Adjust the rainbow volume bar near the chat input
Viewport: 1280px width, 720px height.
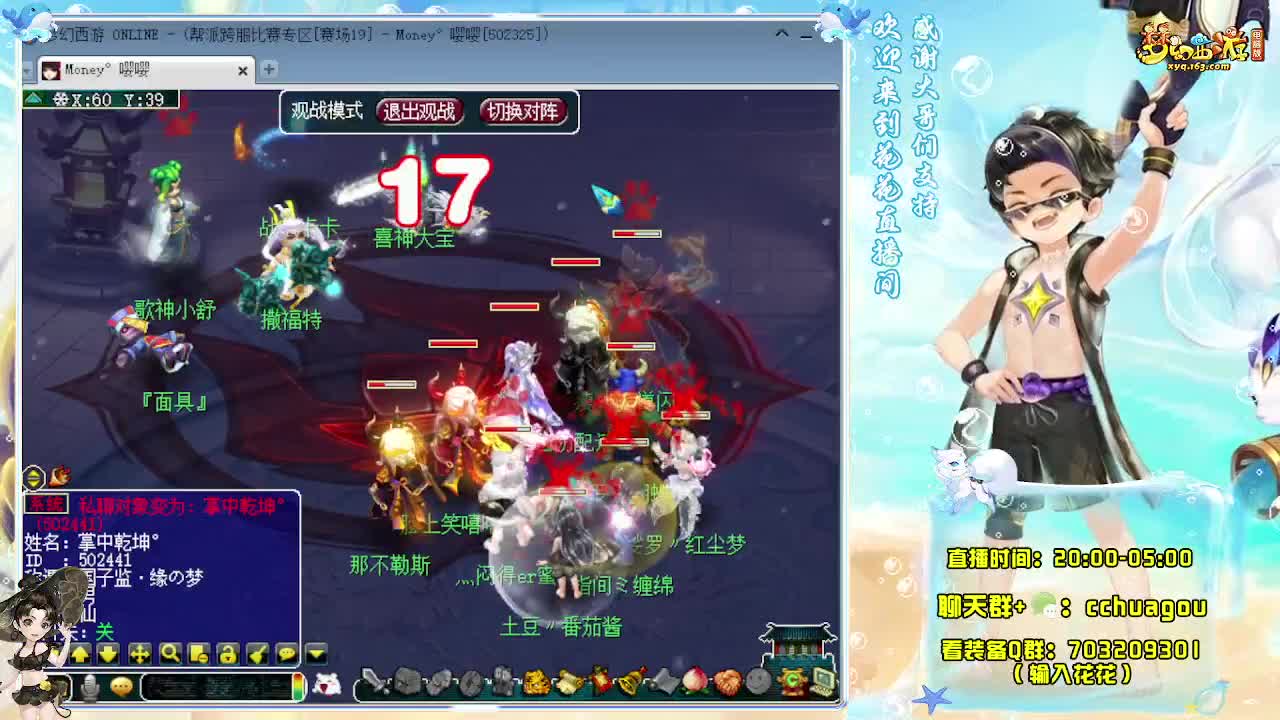coord(297,685)
